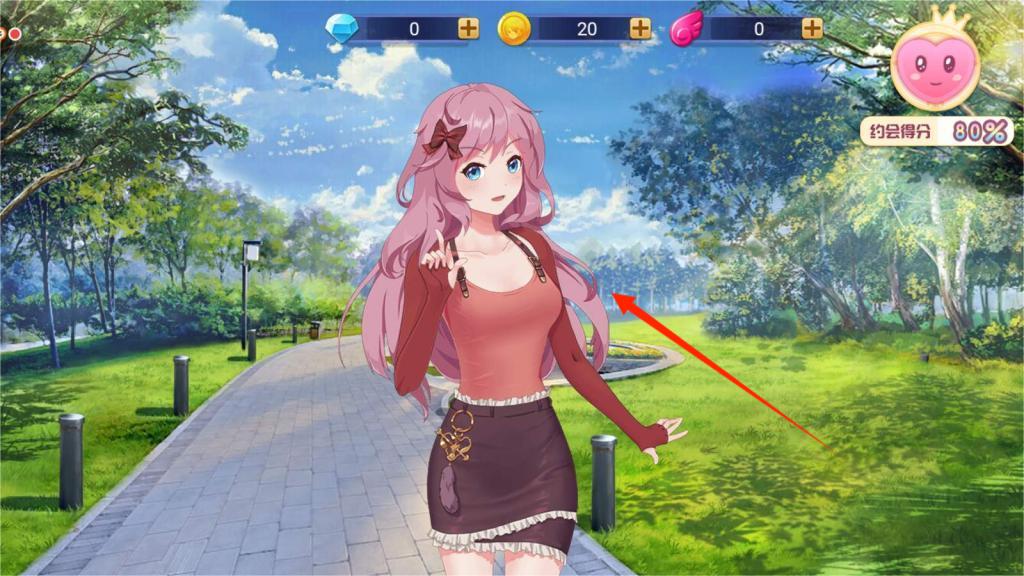Add diamonds with the plus button

[x=468, y=29]
